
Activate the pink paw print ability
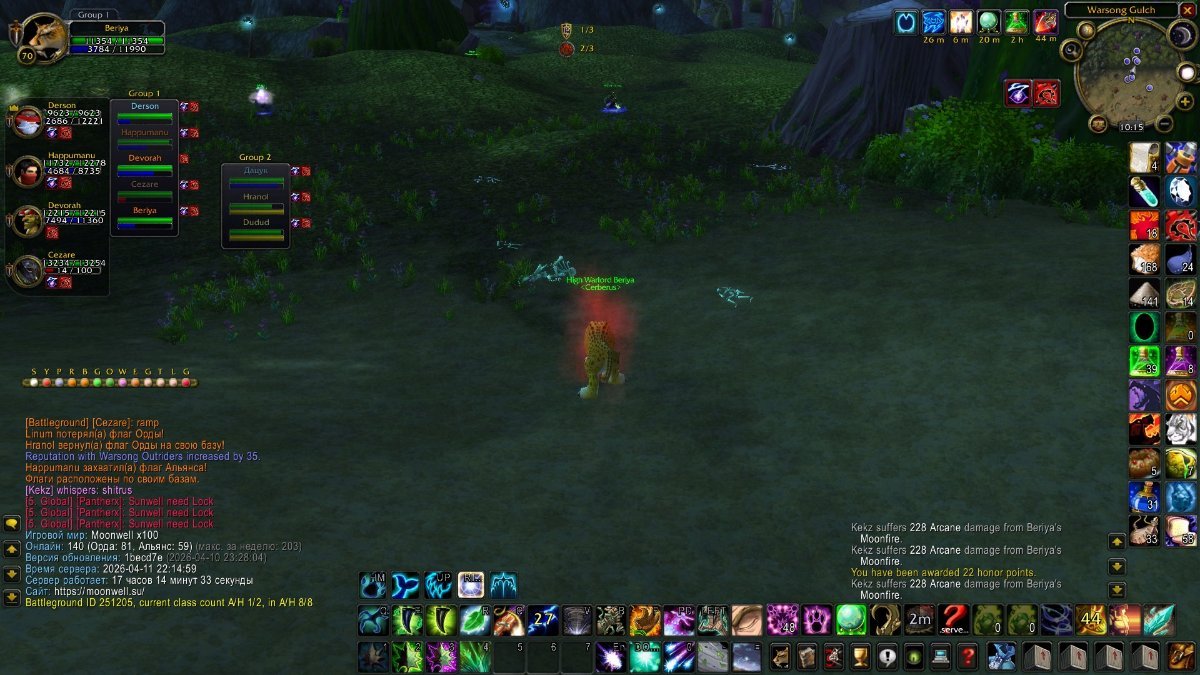(x=818, y=620)
